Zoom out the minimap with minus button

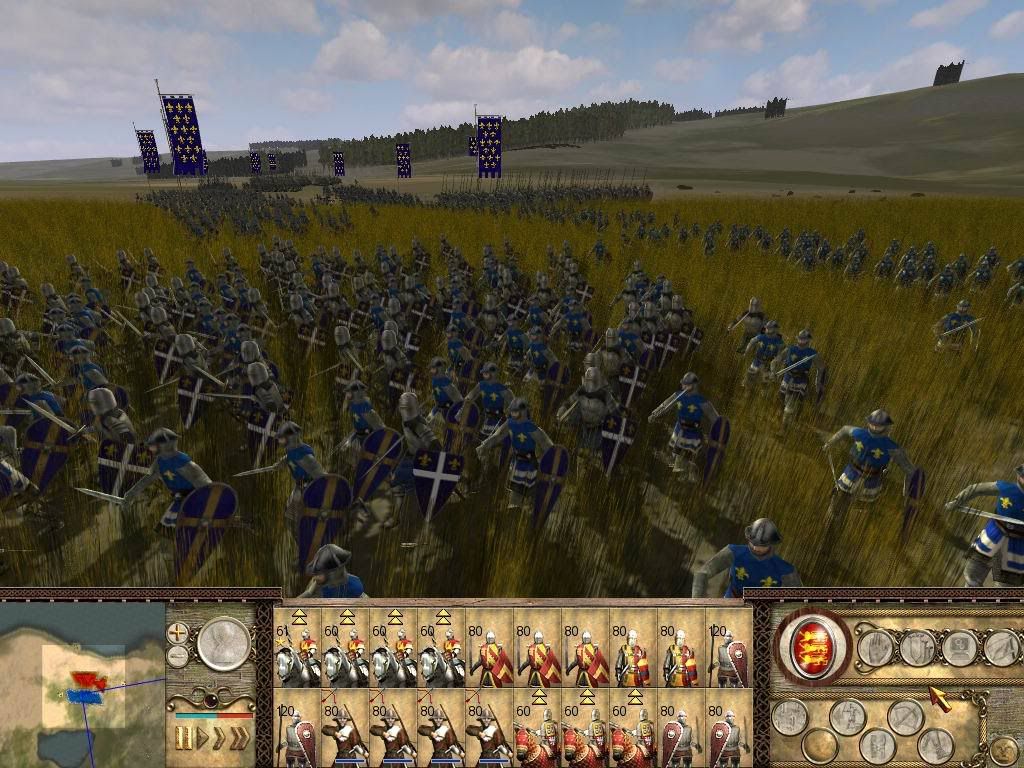[178, 656]
